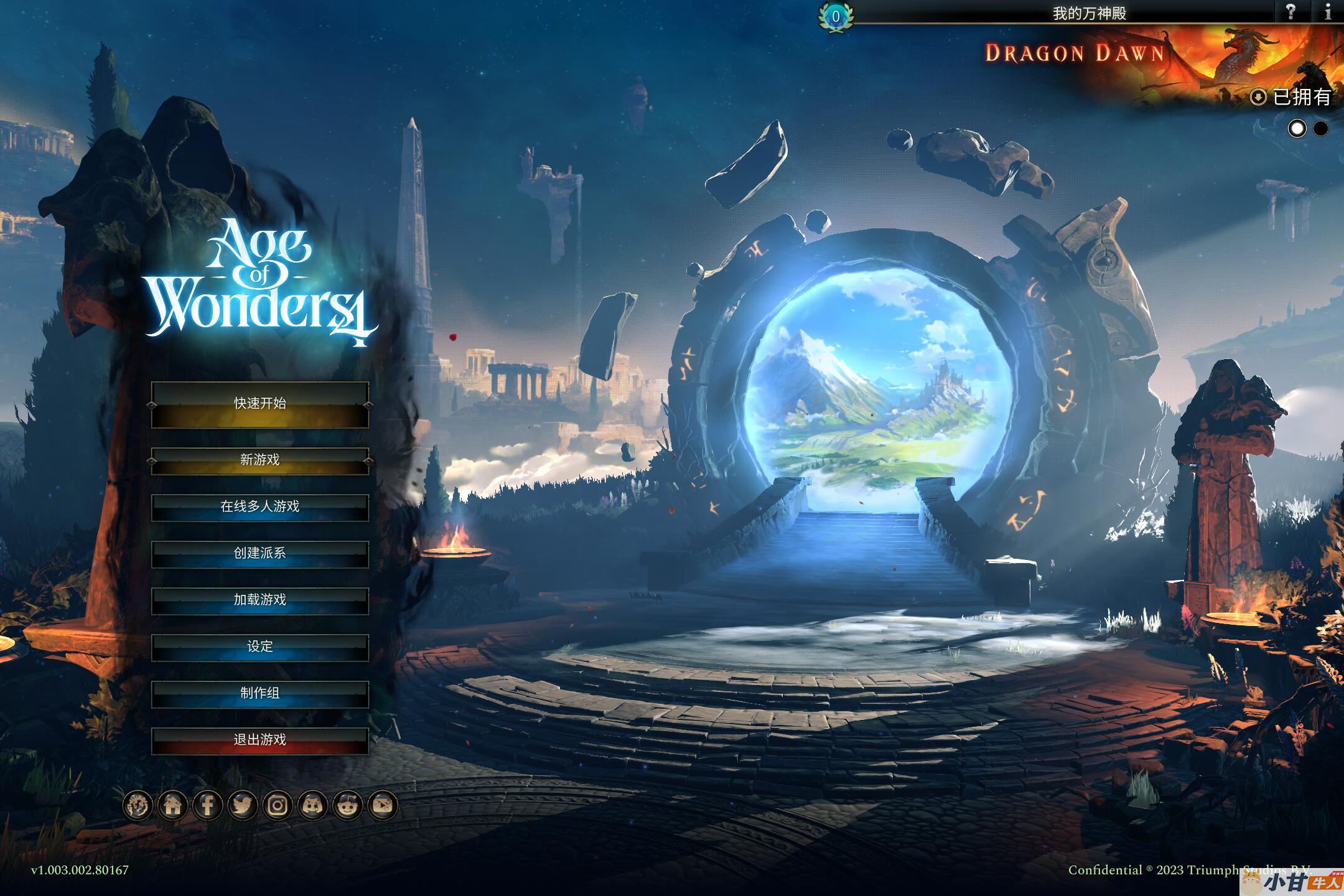
Task: Open the YouTube channel link
Action: click(x=382, y=806)
